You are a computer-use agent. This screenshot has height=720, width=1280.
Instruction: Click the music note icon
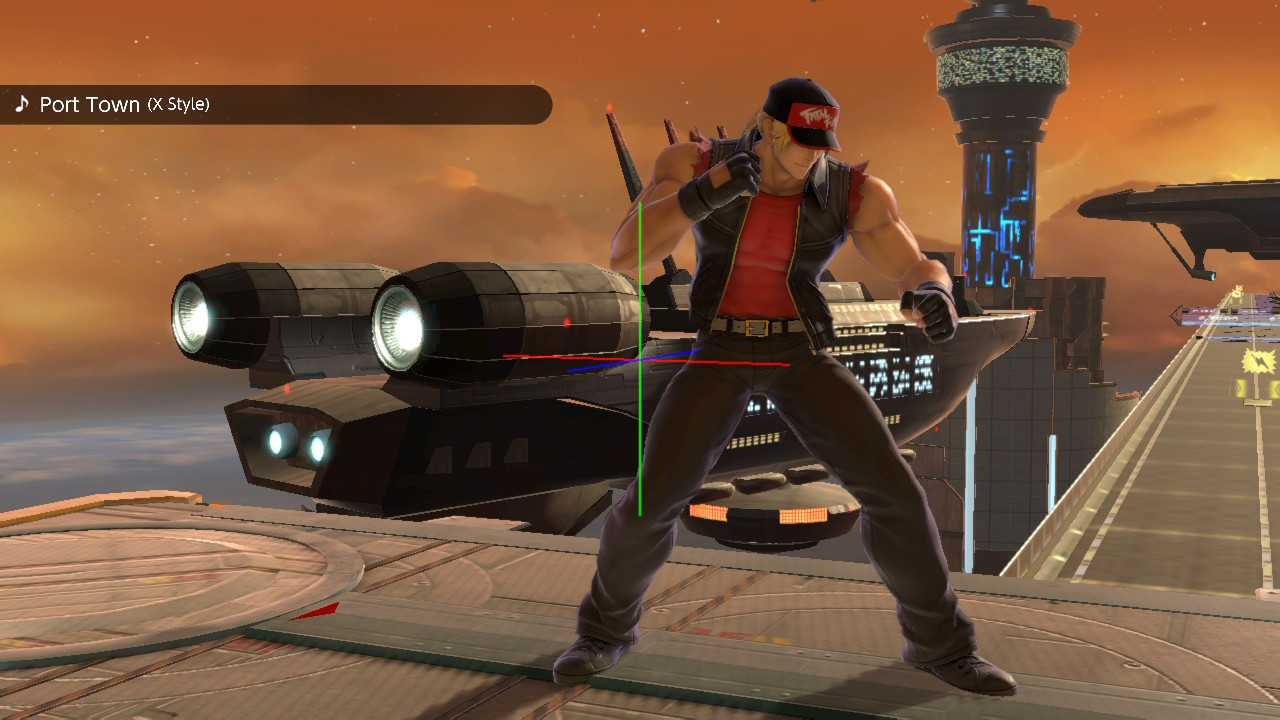coord(22,103)
